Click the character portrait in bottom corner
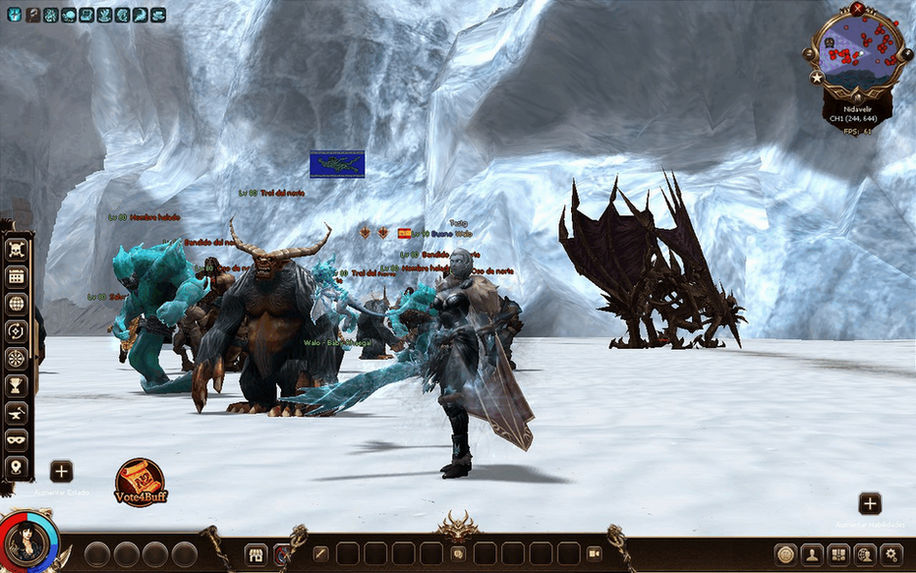916x573 pixels. pyautogui.click(x=26, y=543)
